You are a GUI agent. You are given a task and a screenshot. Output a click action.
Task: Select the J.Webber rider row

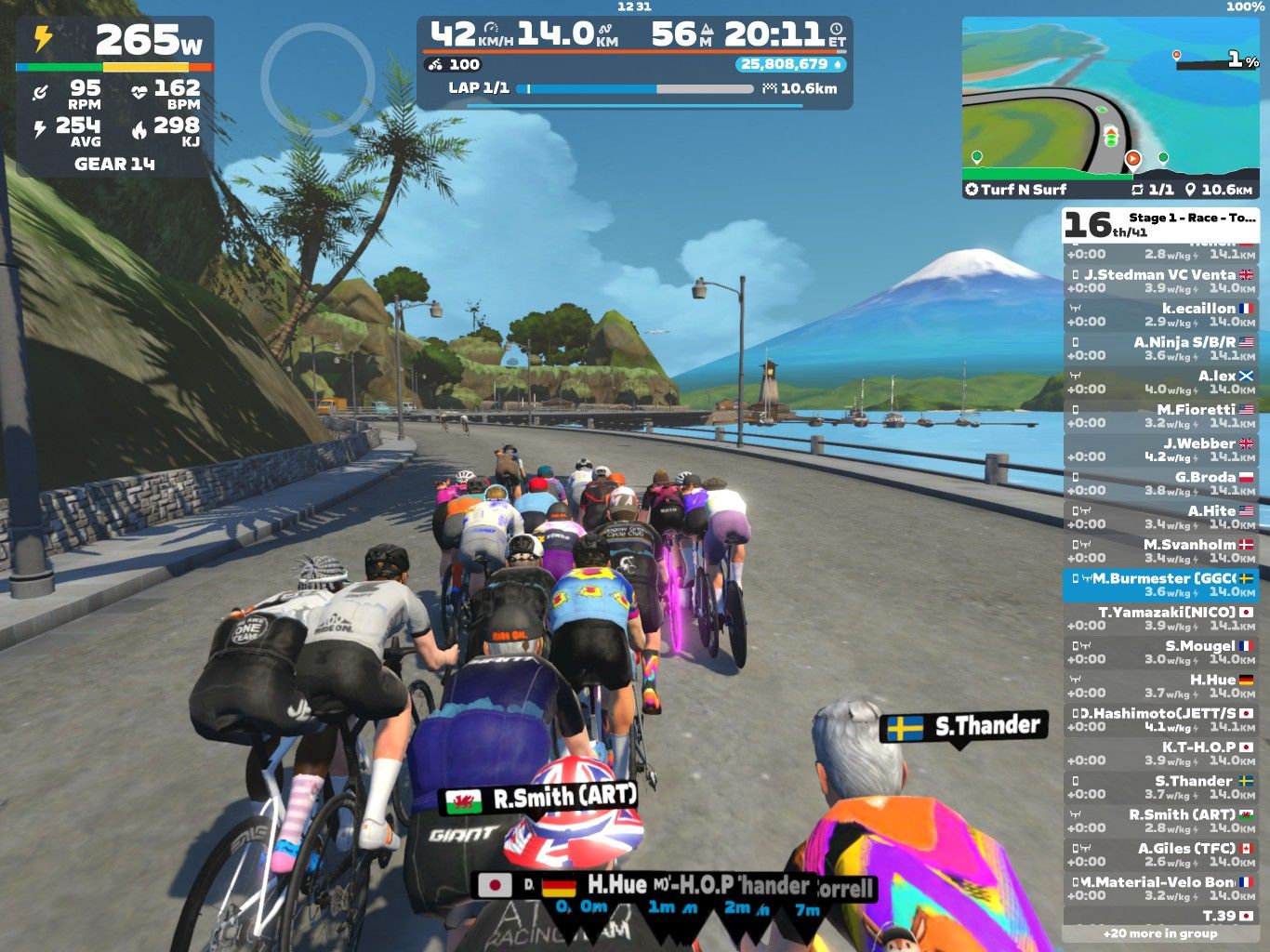[1160, 449]
